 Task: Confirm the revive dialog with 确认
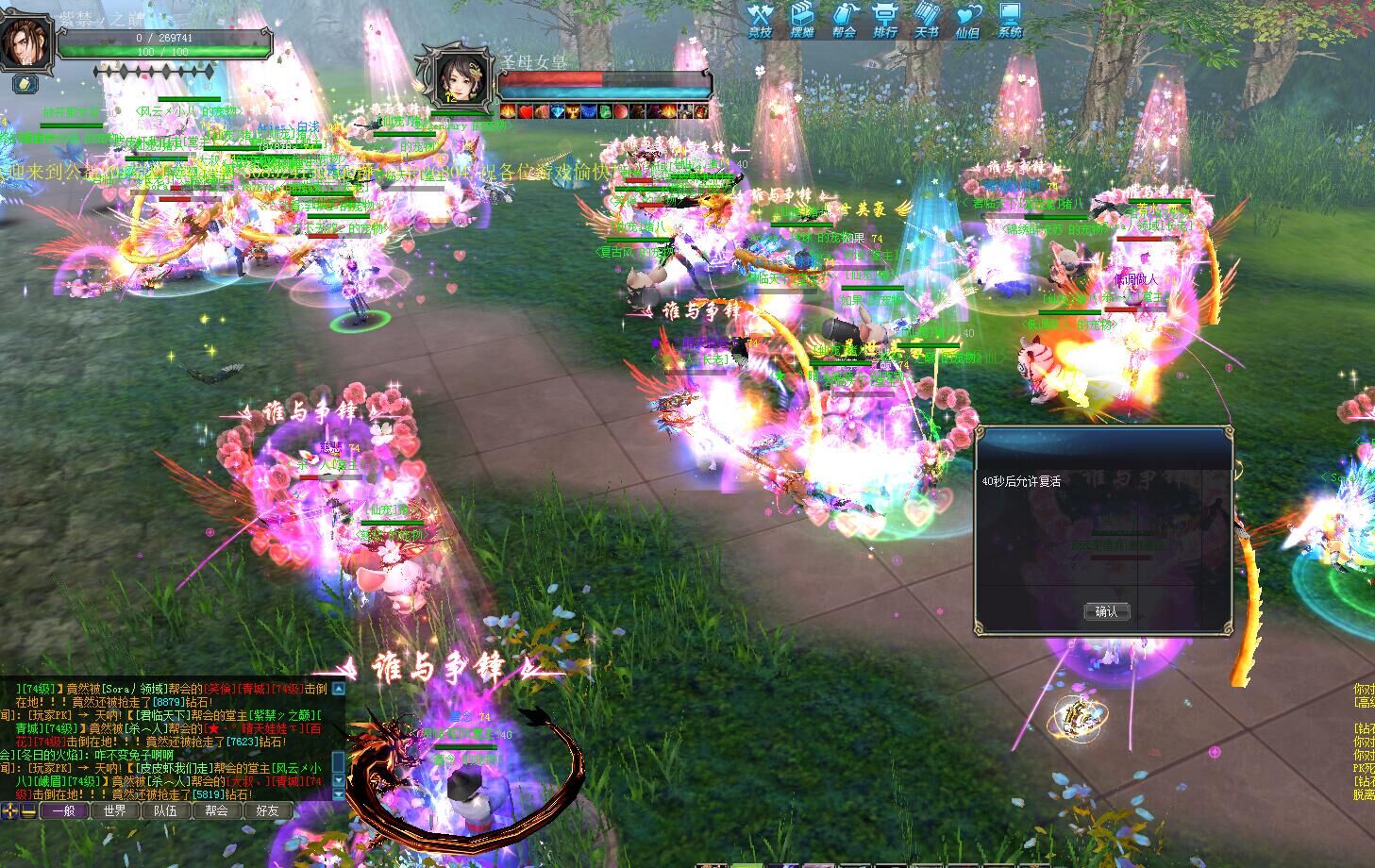click(1106, 611)
